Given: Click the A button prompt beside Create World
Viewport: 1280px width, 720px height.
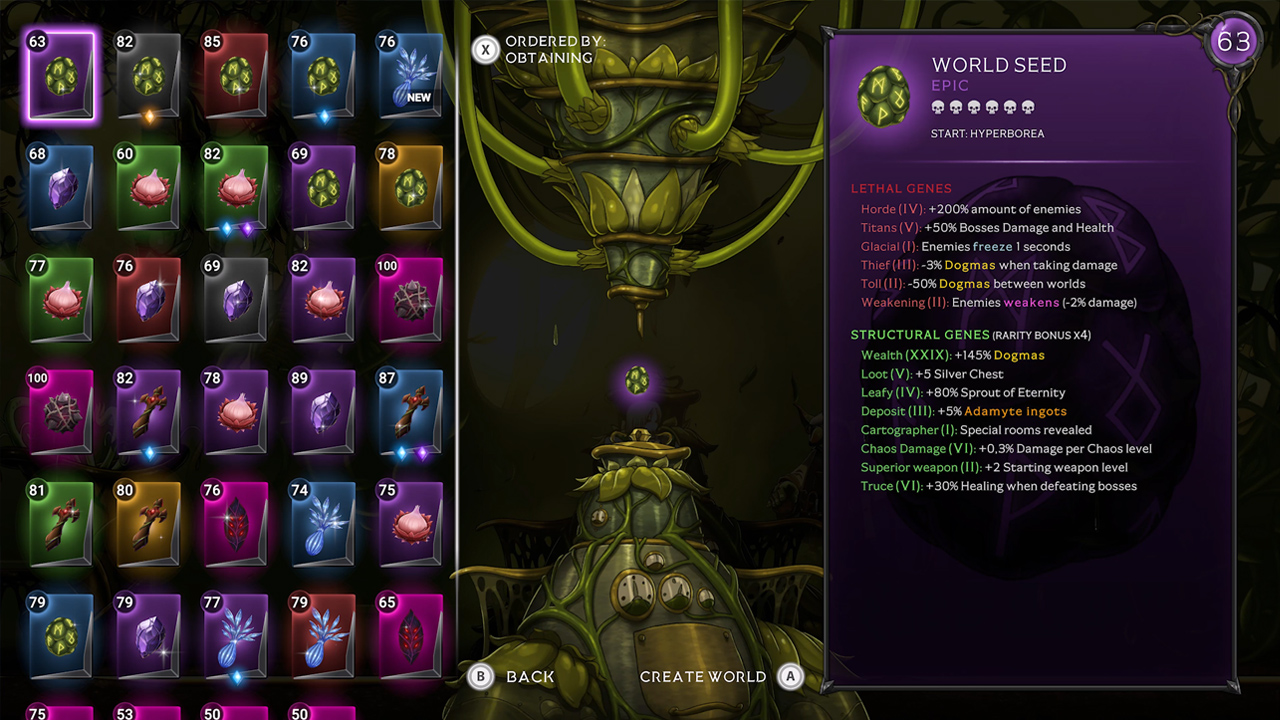Looking at the screenshot, I should [790, 676].
